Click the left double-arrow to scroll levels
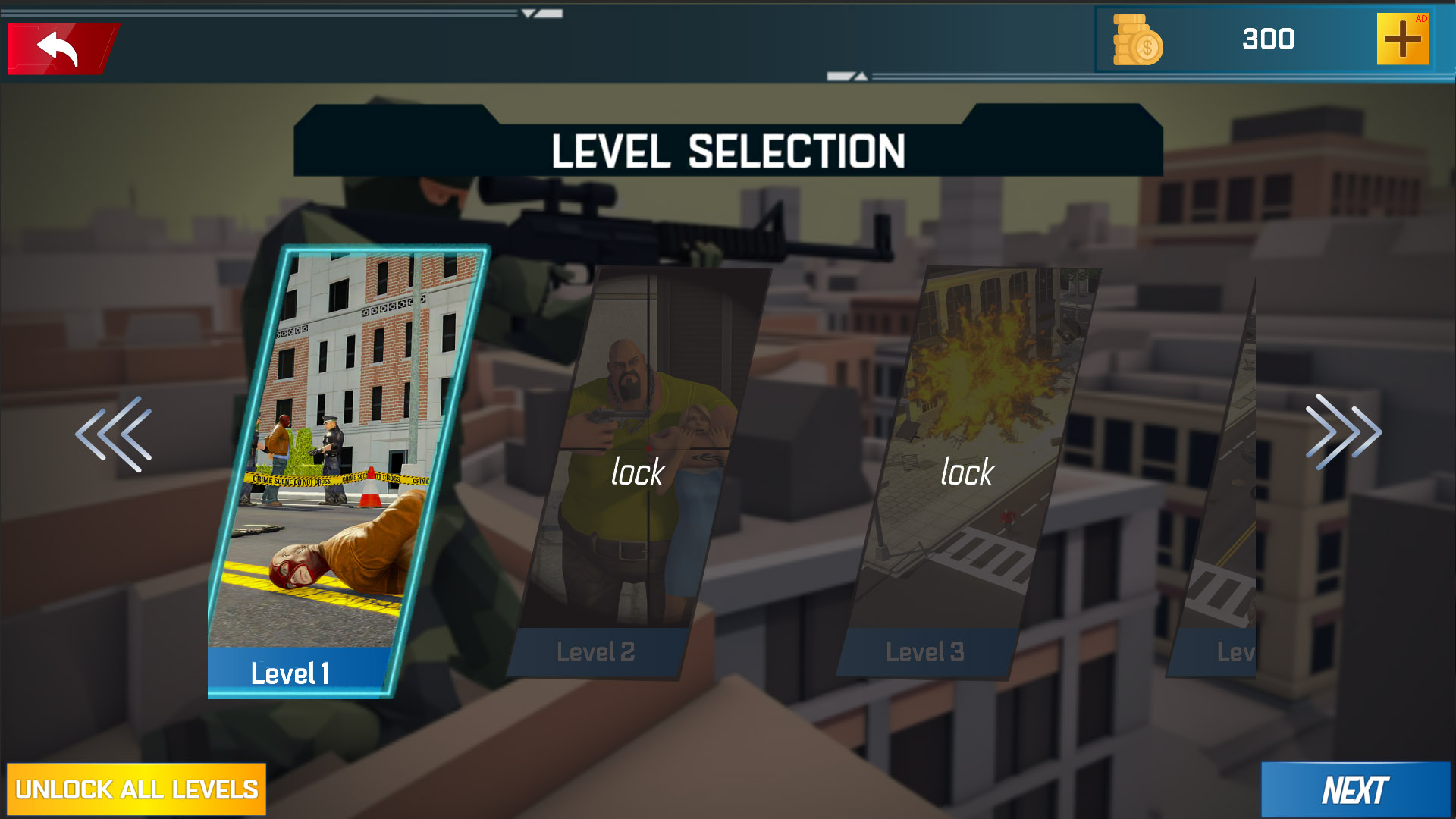This screenshot has width=1456, height=819. 114,432
